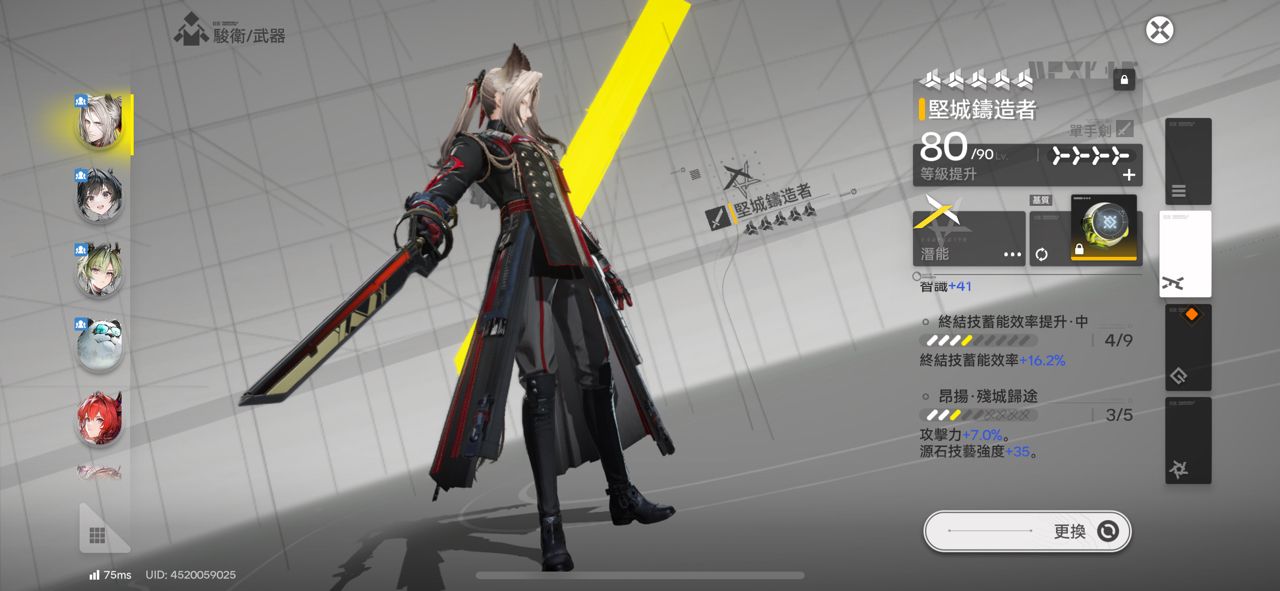Switch to the top tab with list-lines icon
1280x591 pixels.
point(1187,161)
